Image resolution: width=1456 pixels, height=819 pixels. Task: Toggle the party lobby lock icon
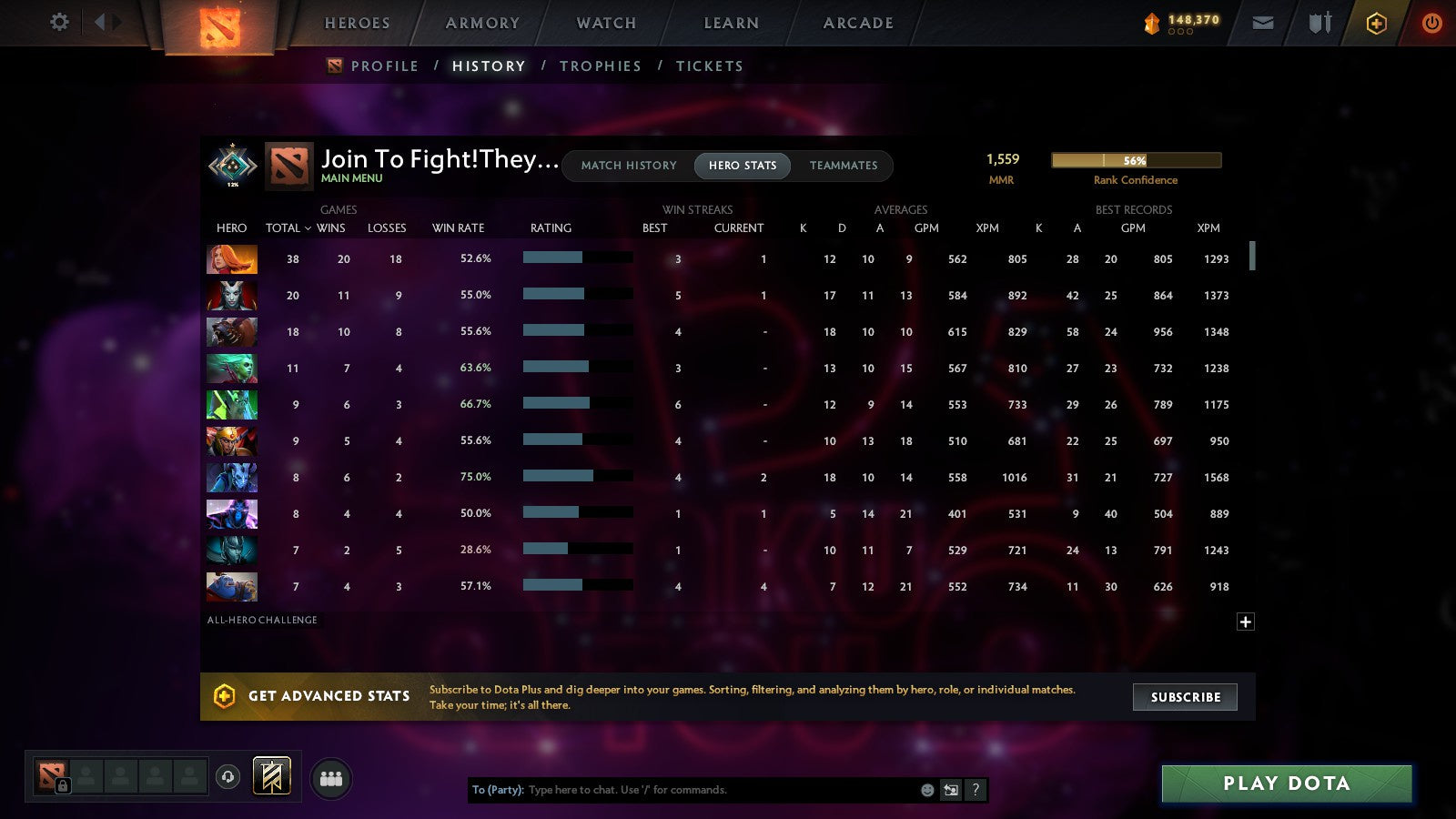pos(62,784)
